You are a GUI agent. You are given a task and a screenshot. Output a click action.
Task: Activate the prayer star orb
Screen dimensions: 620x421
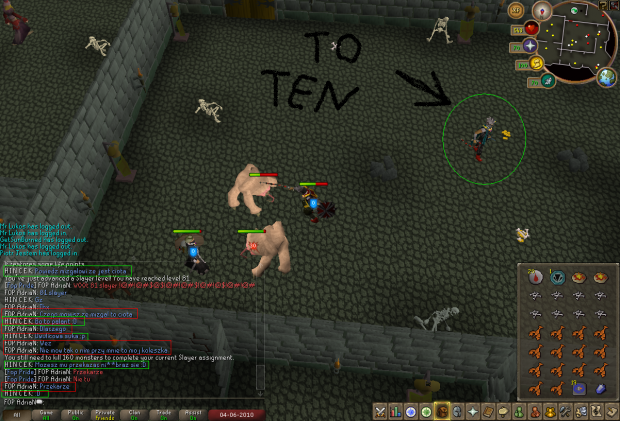(x=529, y=46)
